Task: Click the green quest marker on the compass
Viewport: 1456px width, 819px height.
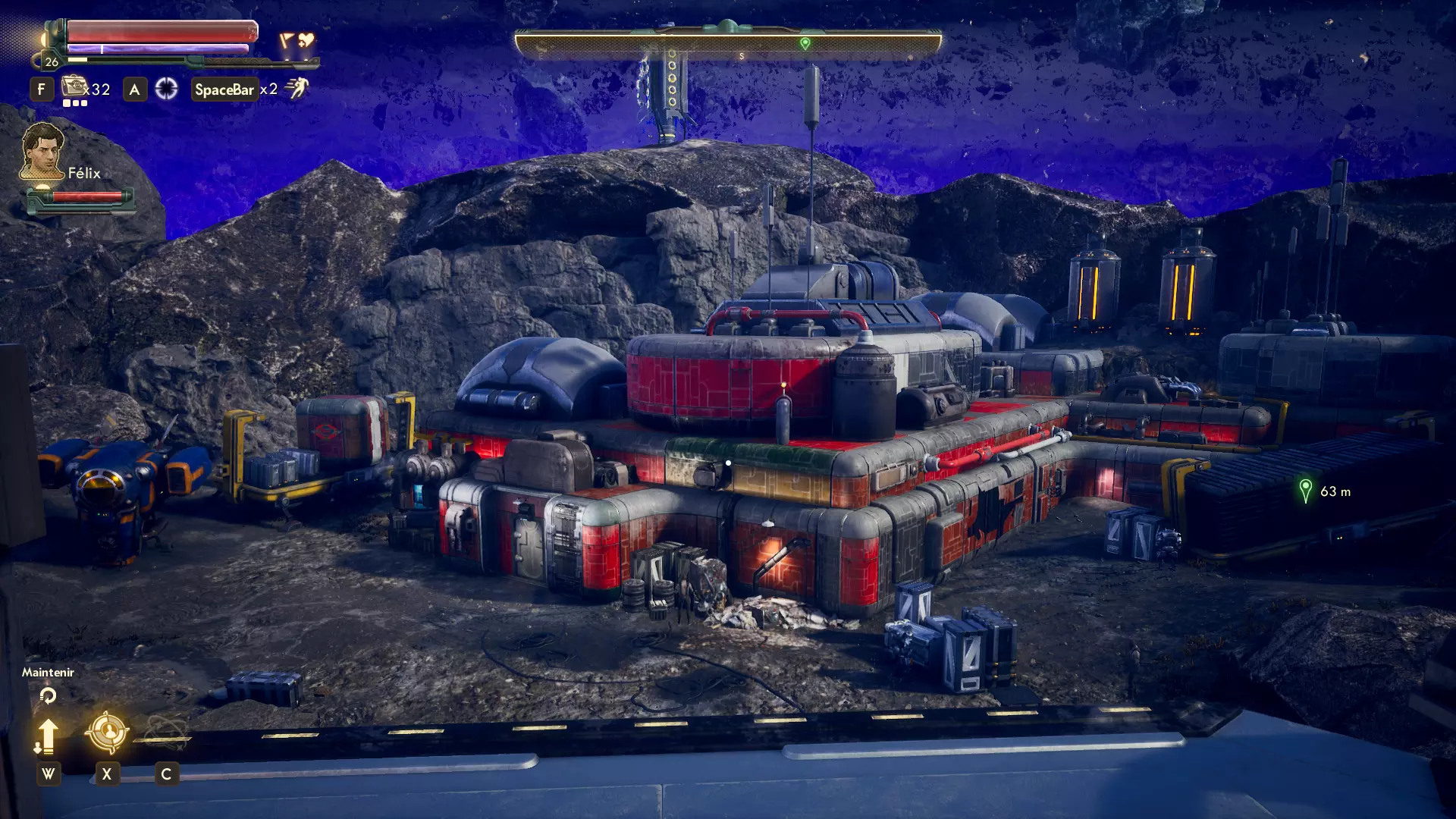Action: tap(805, 44)
